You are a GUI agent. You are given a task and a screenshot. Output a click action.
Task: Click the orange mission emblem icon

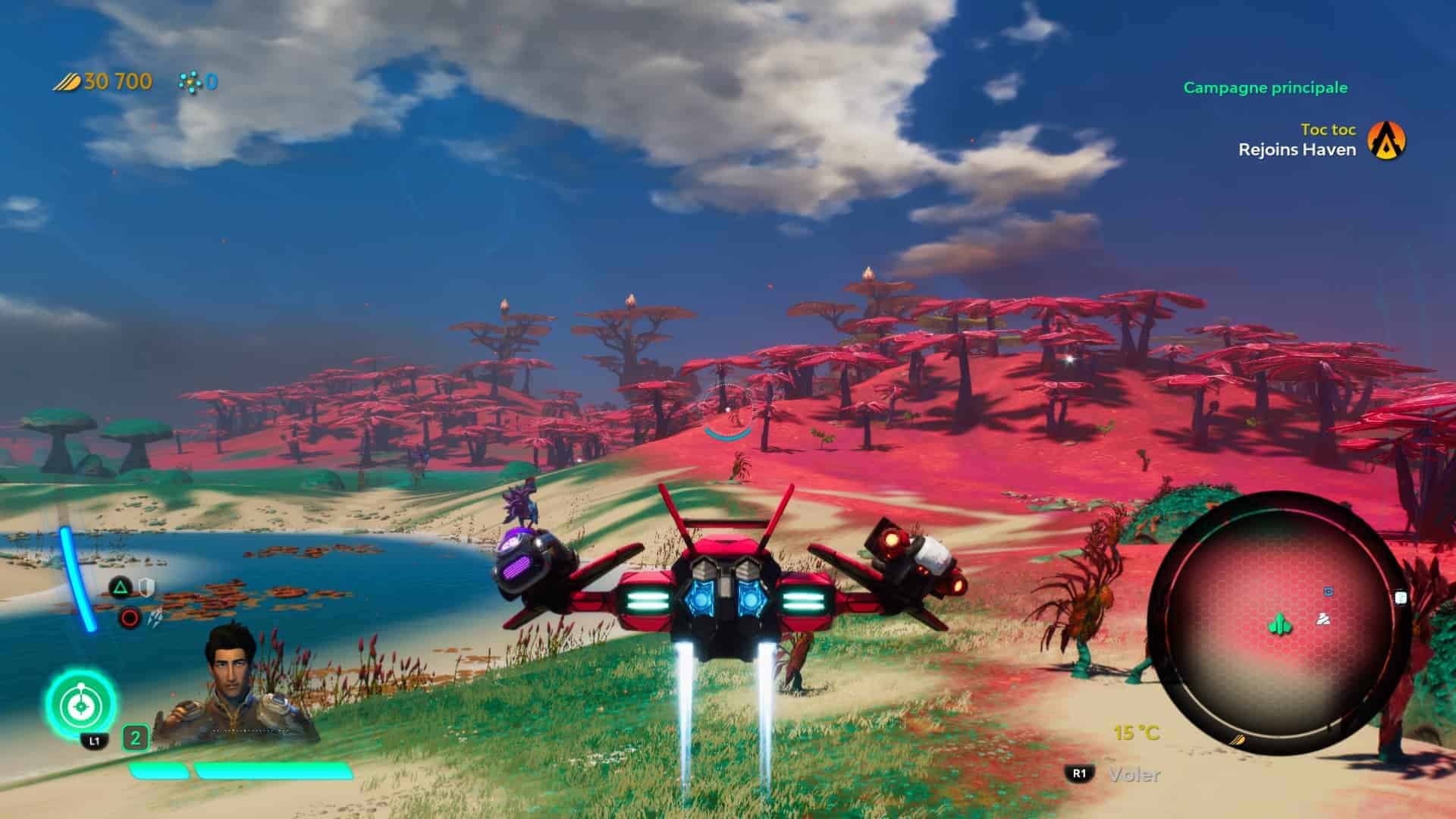click(x=1386, y=141)
